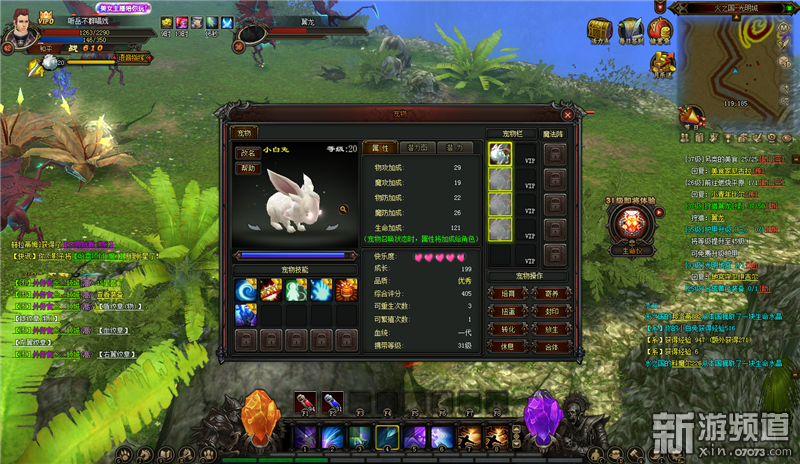Open the 潜力图 potential chart tab
This screenshot has width=800, height=464.
(417, 147)
